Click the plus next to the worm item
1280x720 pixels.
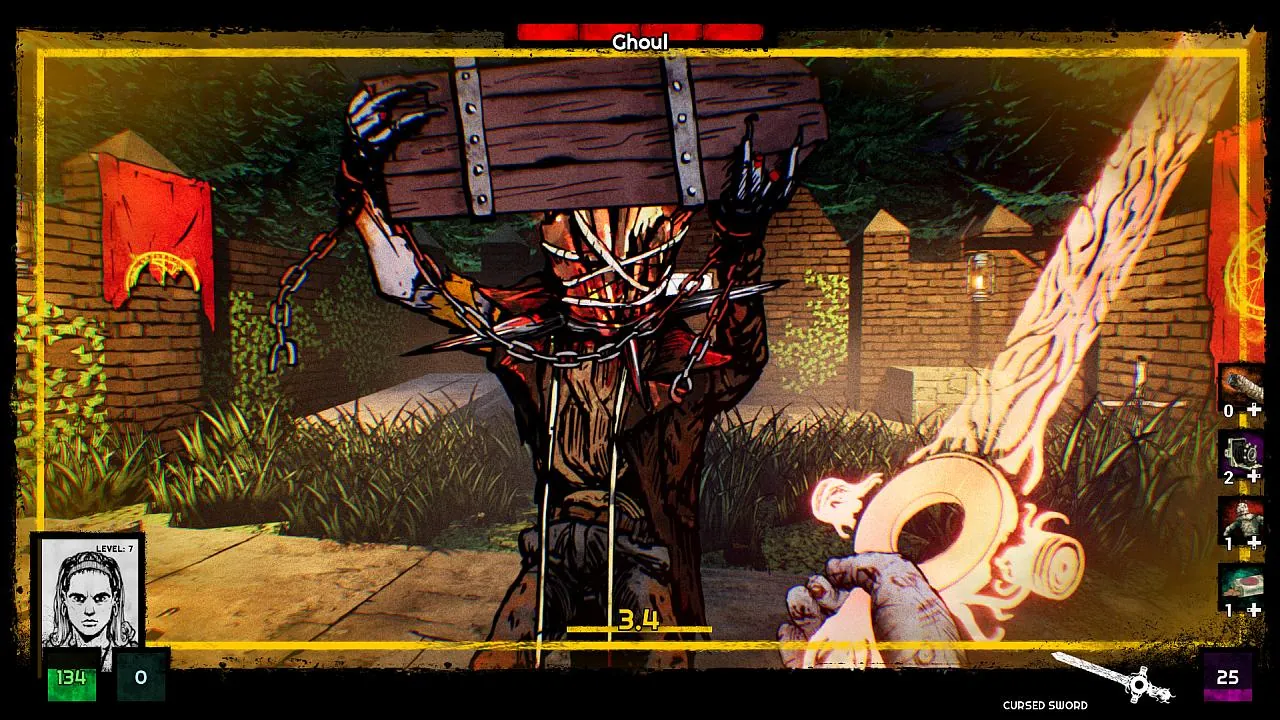pos(1253,410)
